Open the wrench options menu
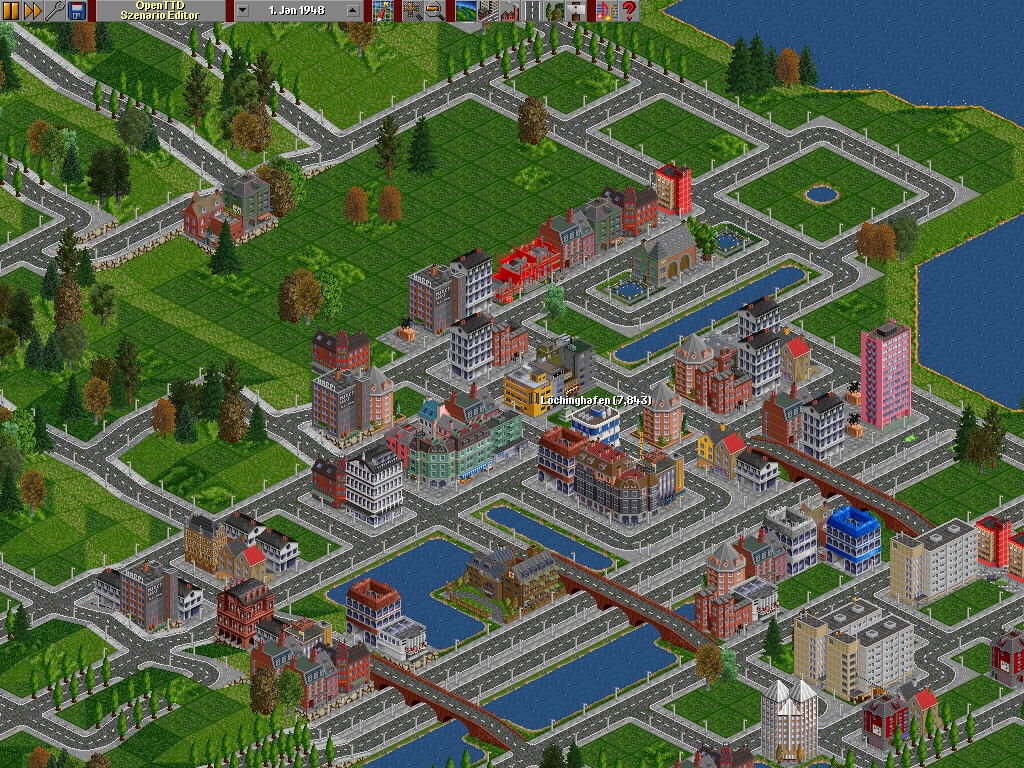The width and height of the screenshot is (1024, 768). click(x=55, y=11)
